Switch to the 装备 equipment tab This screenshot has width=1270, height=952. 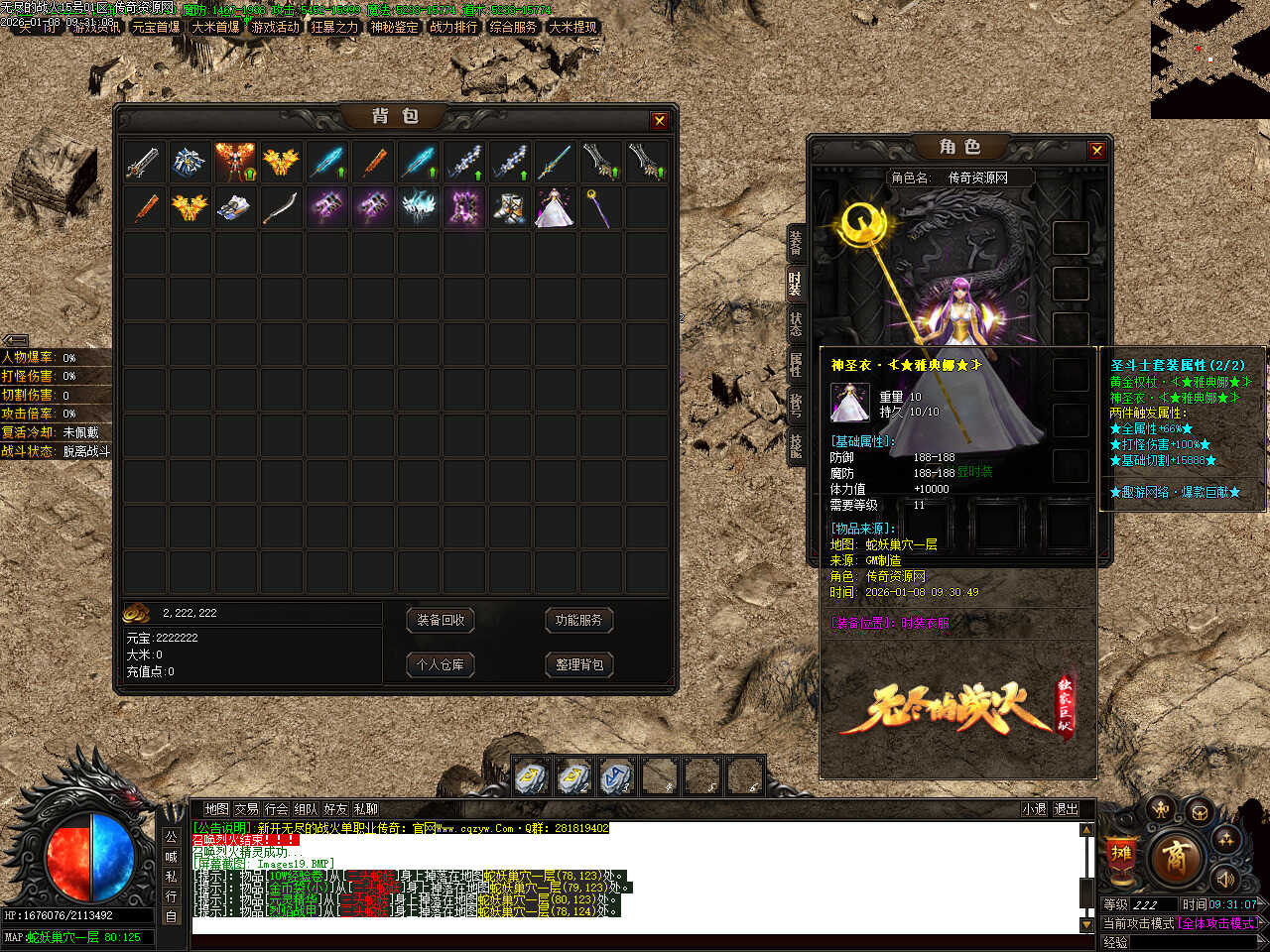tap(795, 242)
